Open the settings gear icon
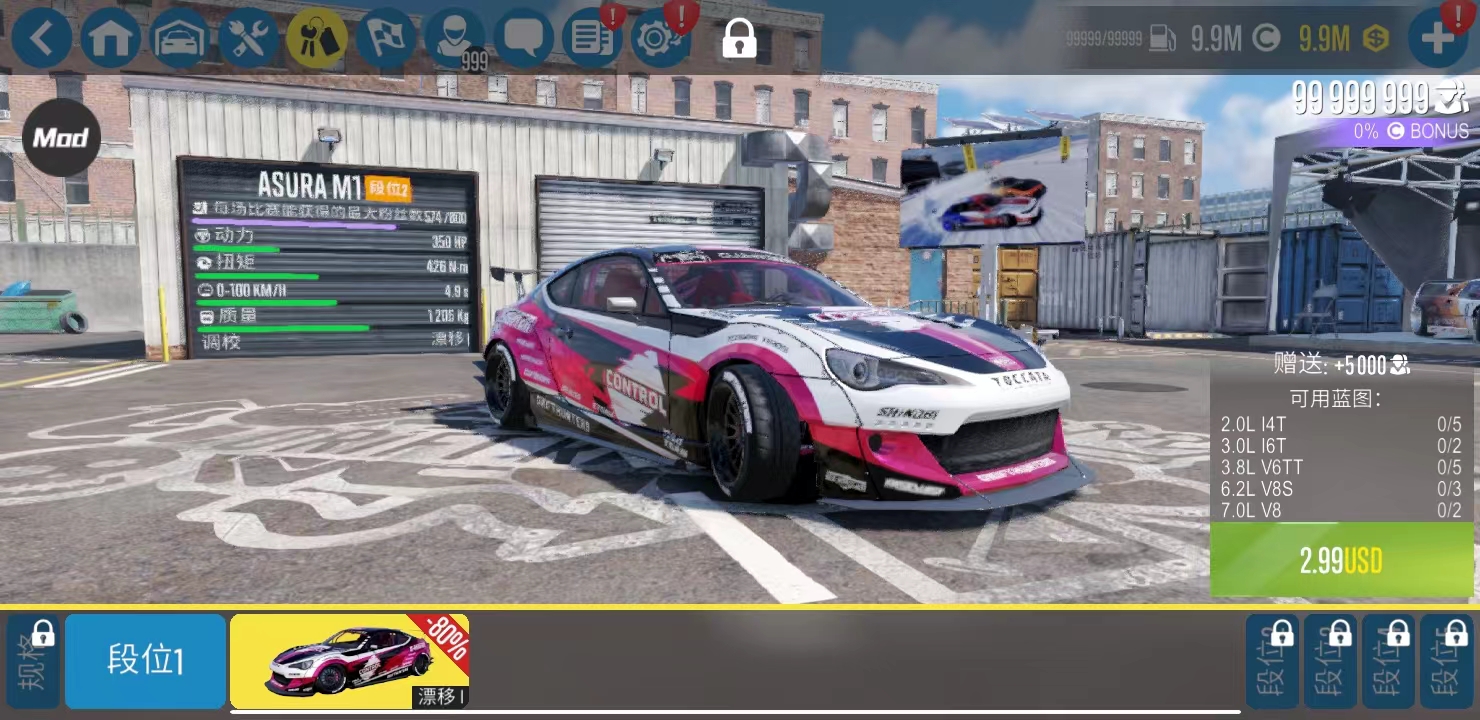The height and width of the screenshot is (720, 1480). pyautogui.click(x=659, y=37)
